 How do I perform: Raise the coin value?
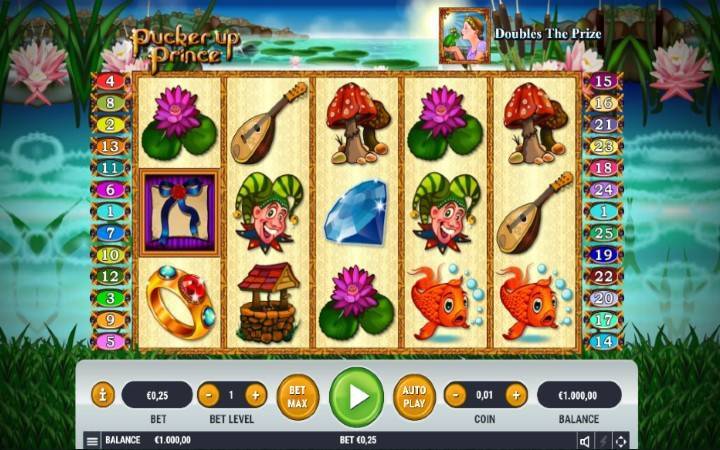pos(516,394)
